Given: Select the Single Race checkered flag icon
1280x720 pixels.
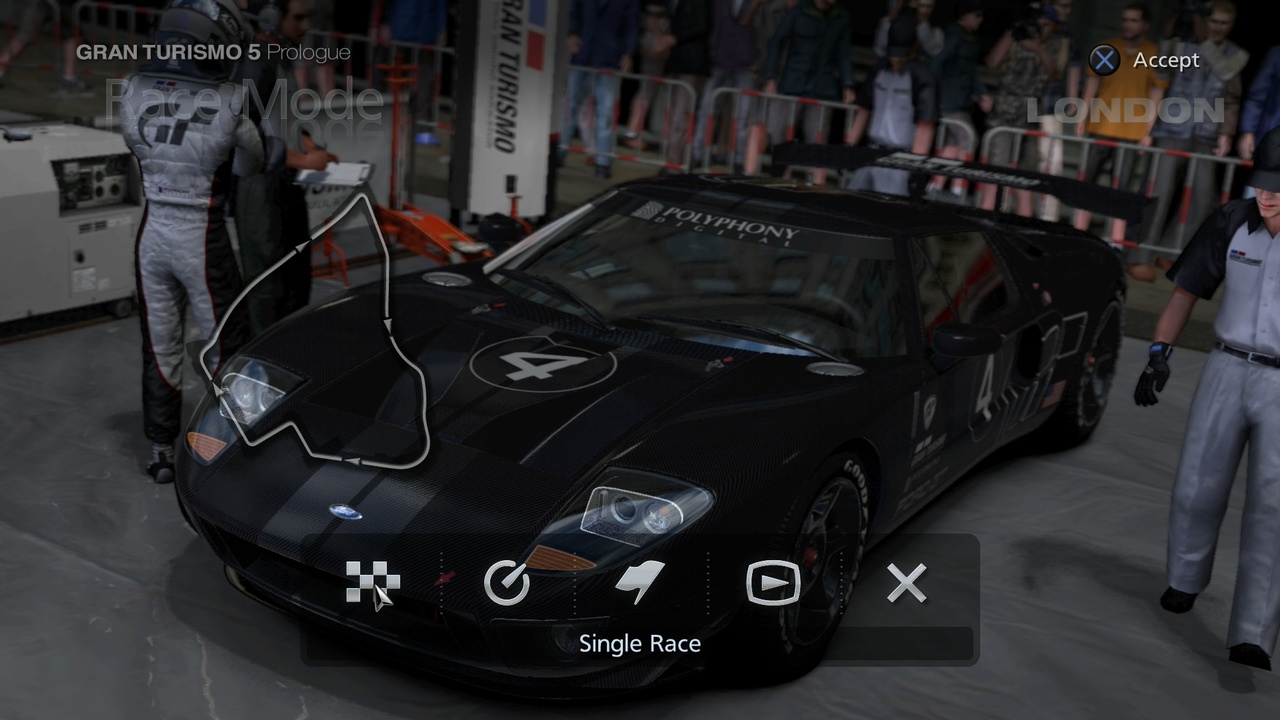Looking at the screenshot, I should [373, 580].
